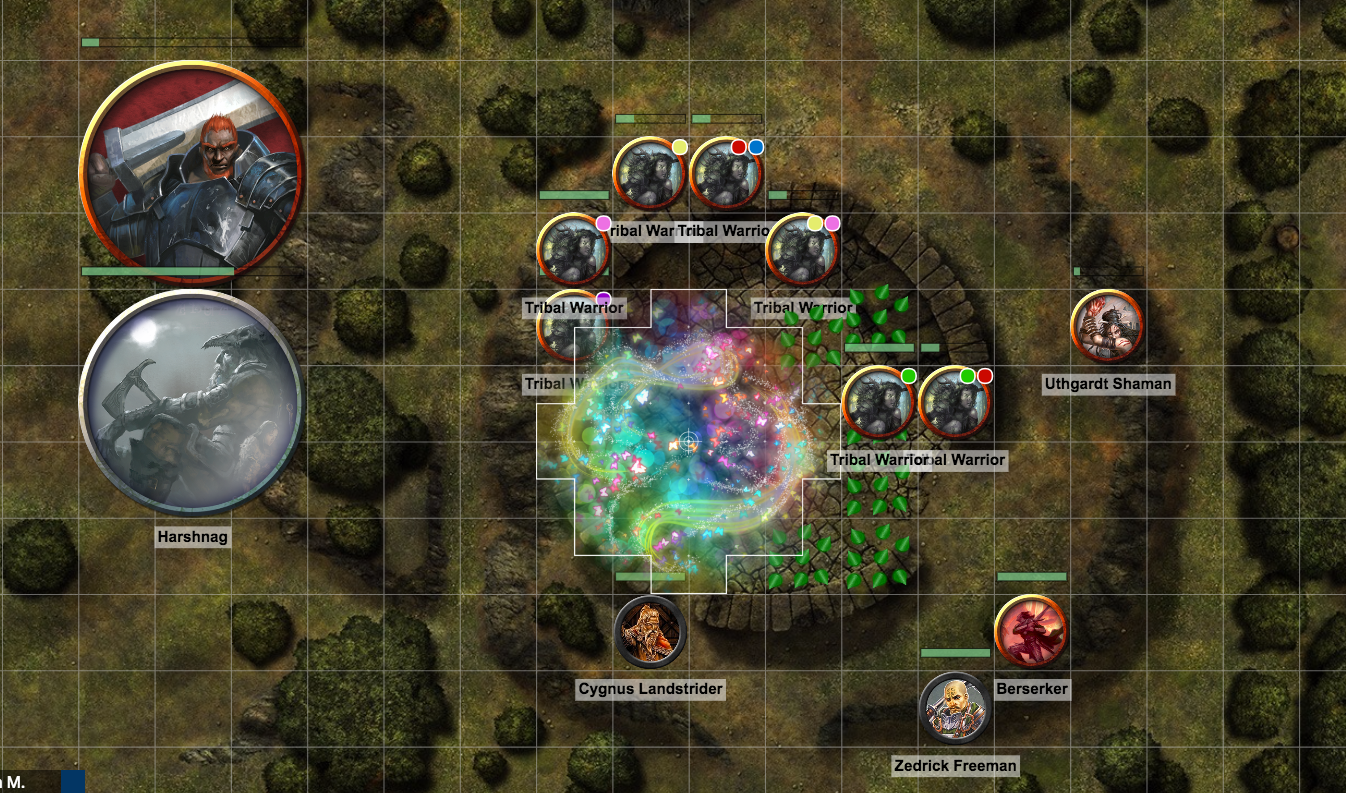Select Tribal Warrior with single green marker
This screenshot has height=793, width=1346.
pos(878,403)
